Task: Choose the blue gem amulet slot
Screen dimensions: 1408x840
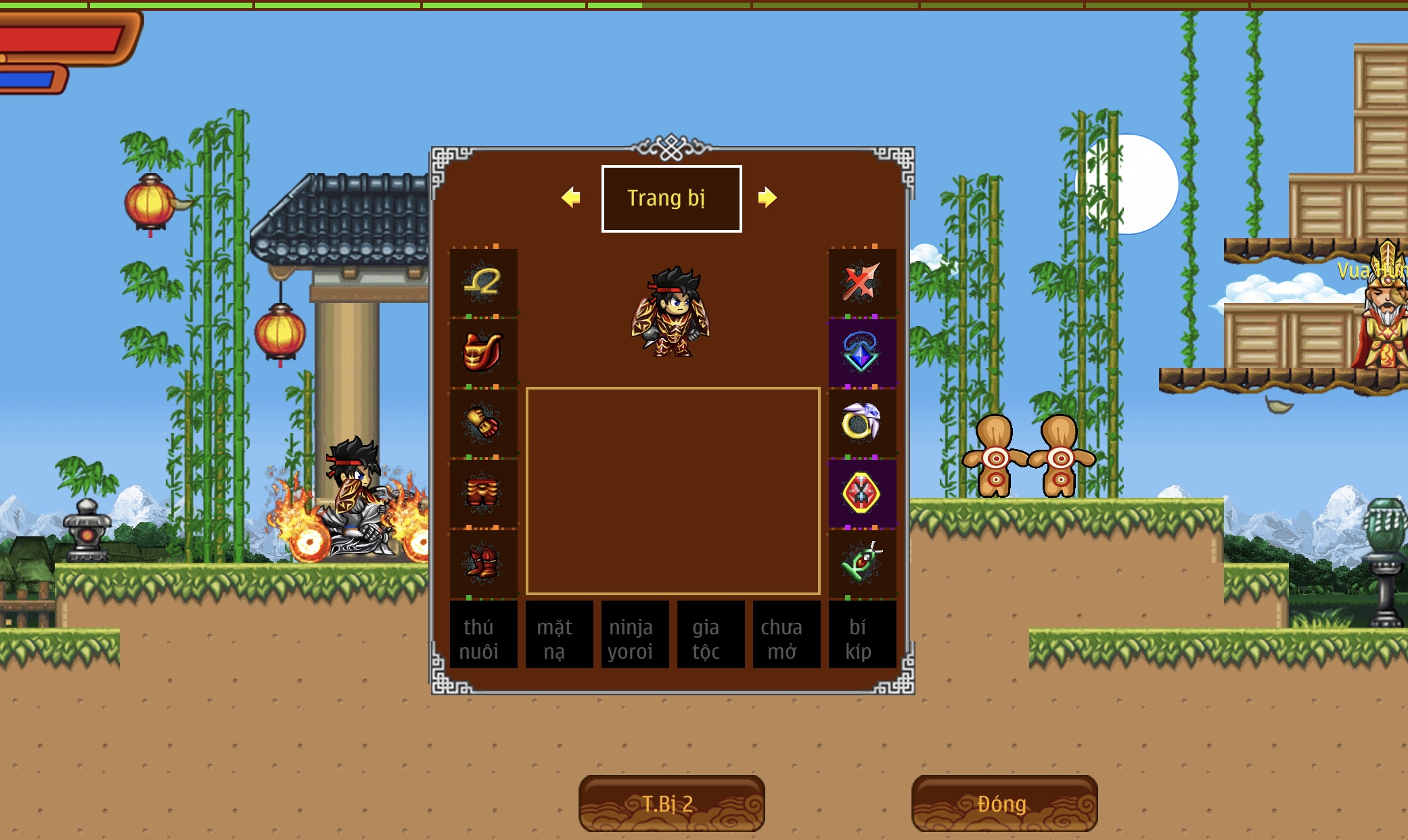Action: 862,352
